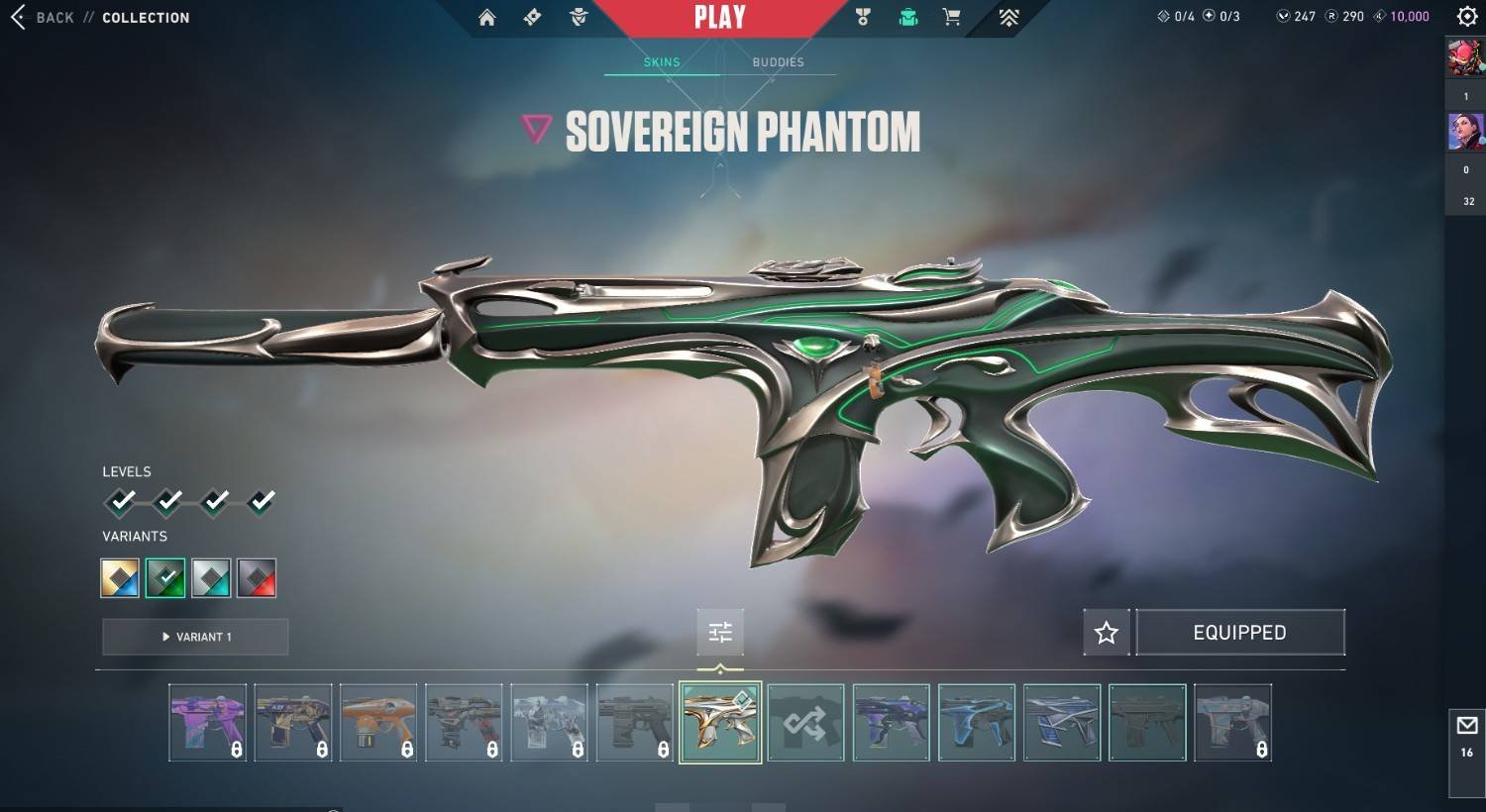Open the store shopping cart icon
The image size is (1486, 812).
(952, 17)
